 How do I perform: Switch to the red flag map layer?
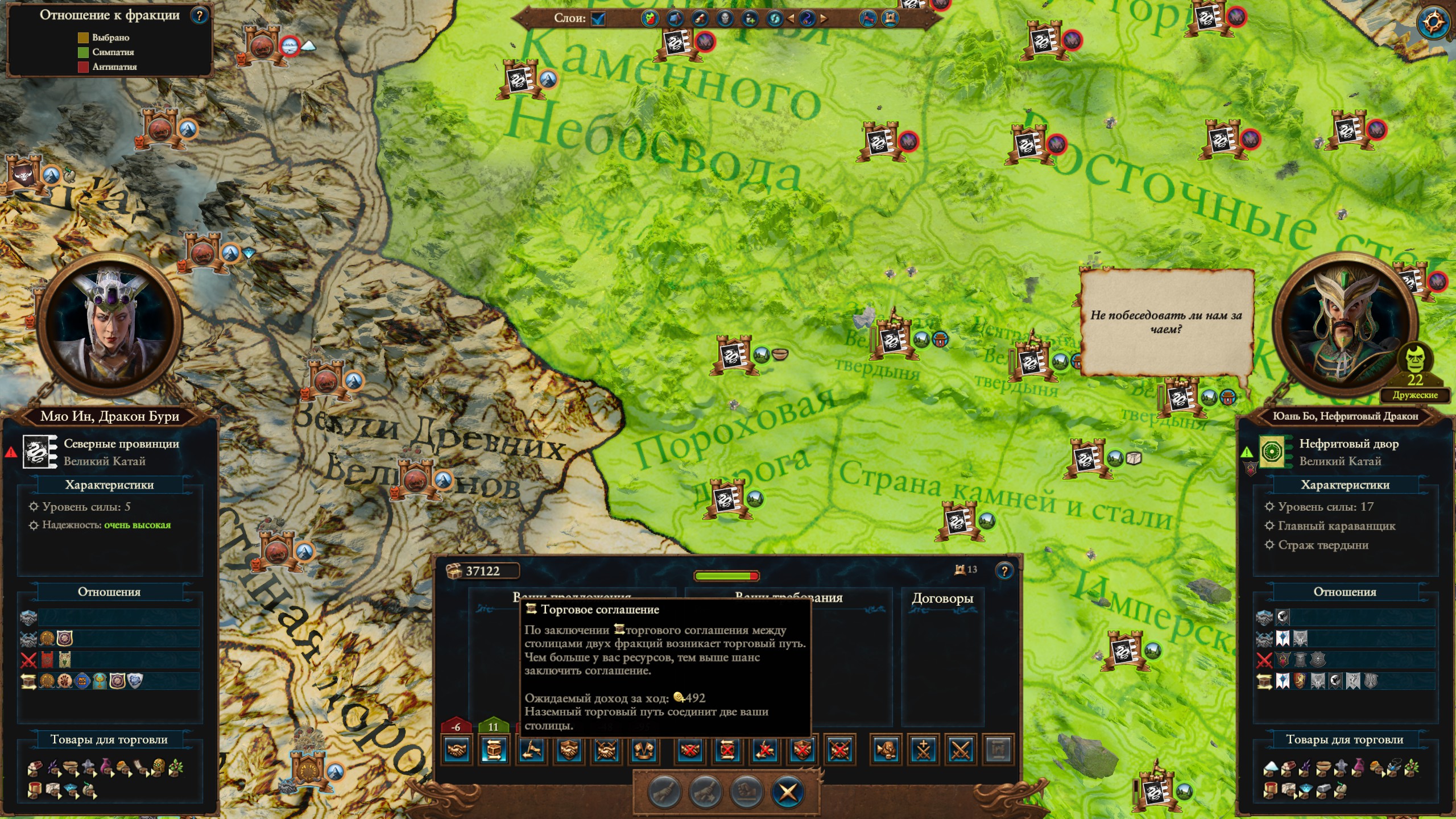click(867, 19)
